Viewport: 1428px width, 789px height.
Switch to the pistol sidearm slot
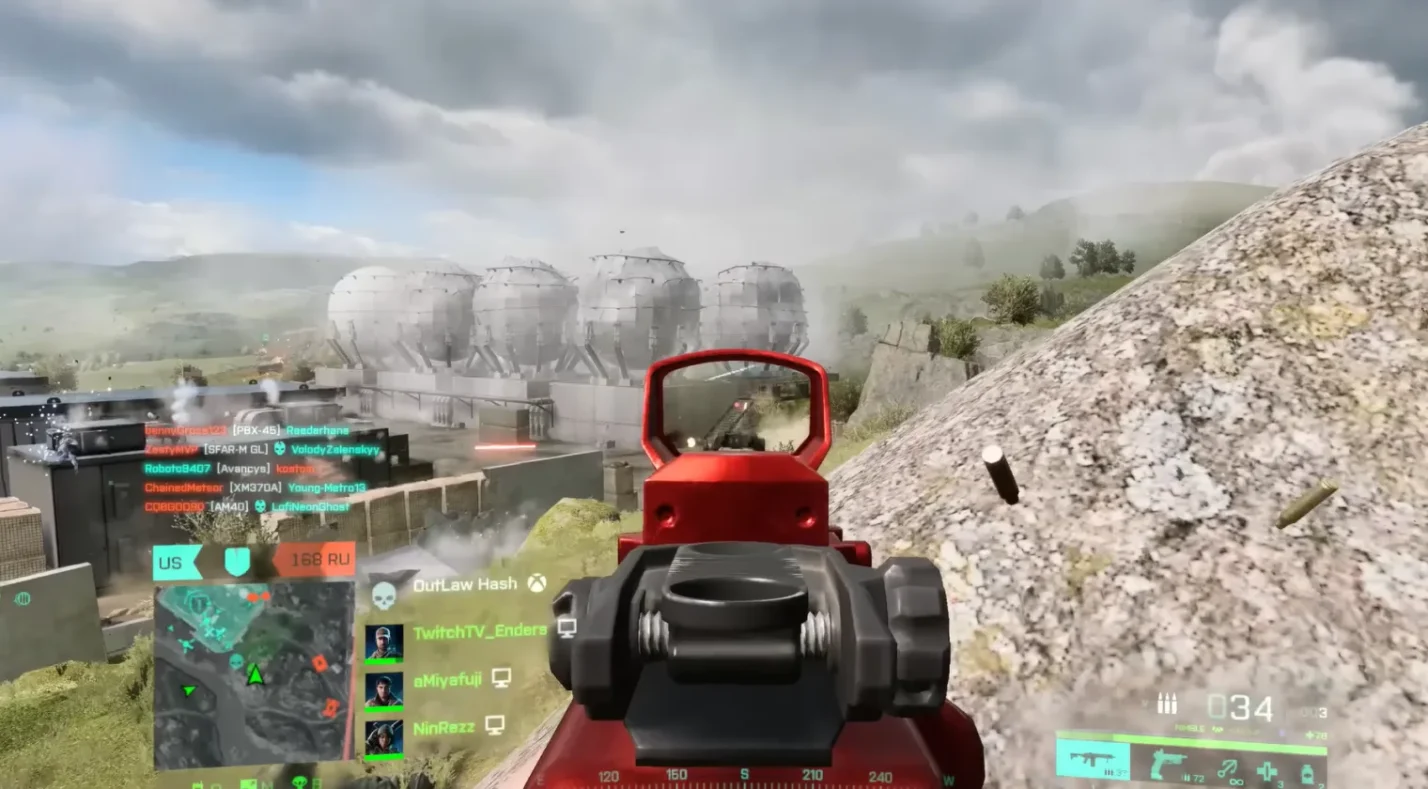1169,766
